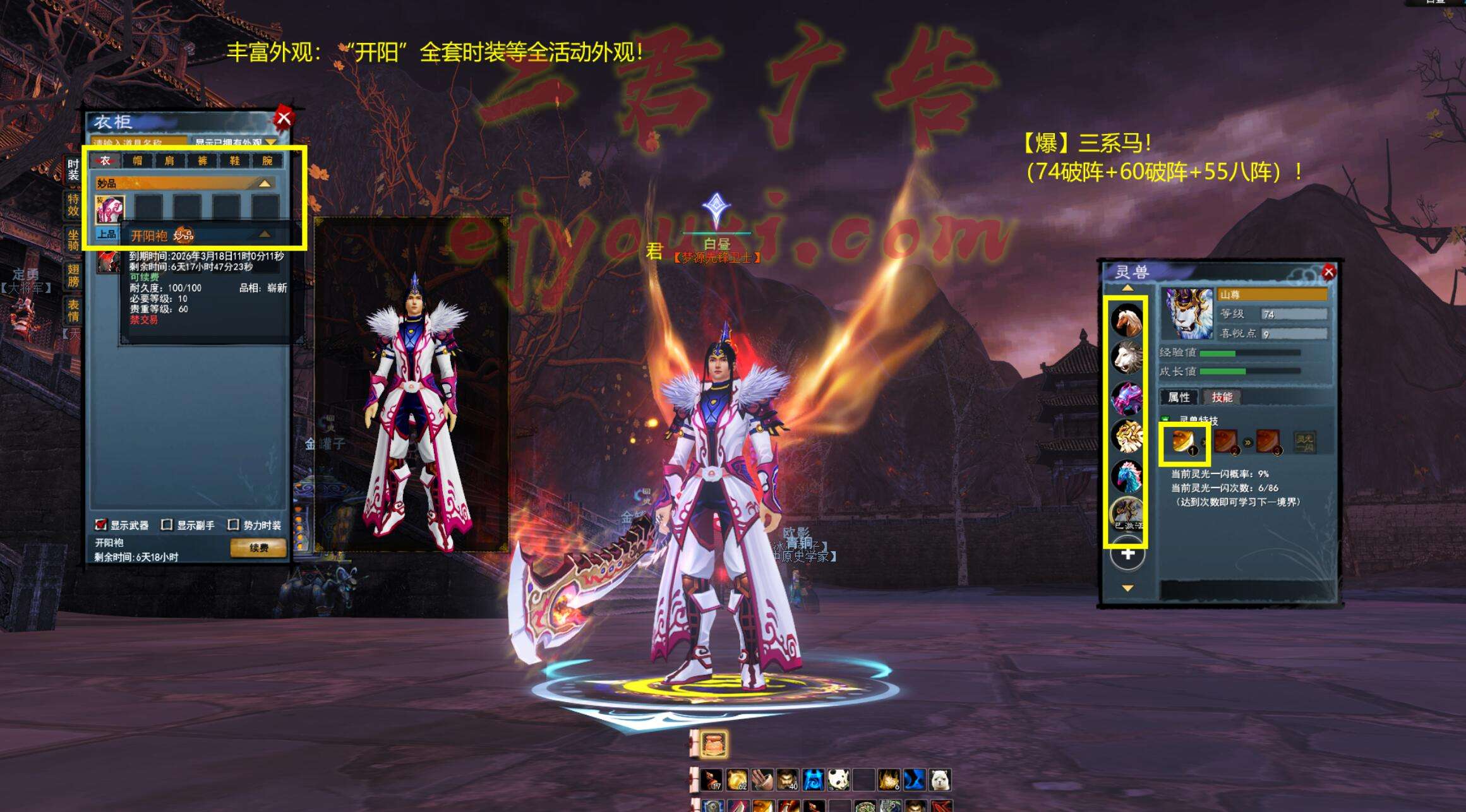Screen dimensions: 1466x812
Task: Toggle the 显示武器 checkbox
Action: tap(100, 525)
